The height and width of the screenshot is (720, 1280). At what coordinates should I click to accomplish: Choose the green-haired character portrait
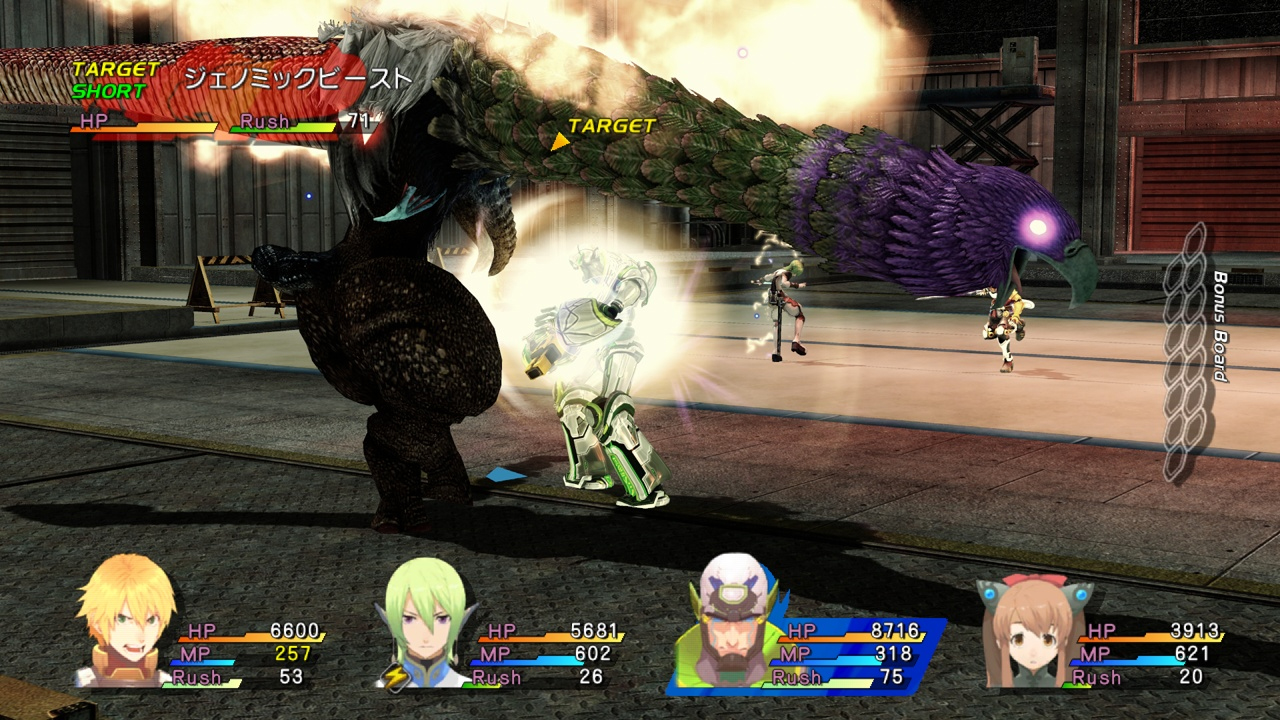426,618
